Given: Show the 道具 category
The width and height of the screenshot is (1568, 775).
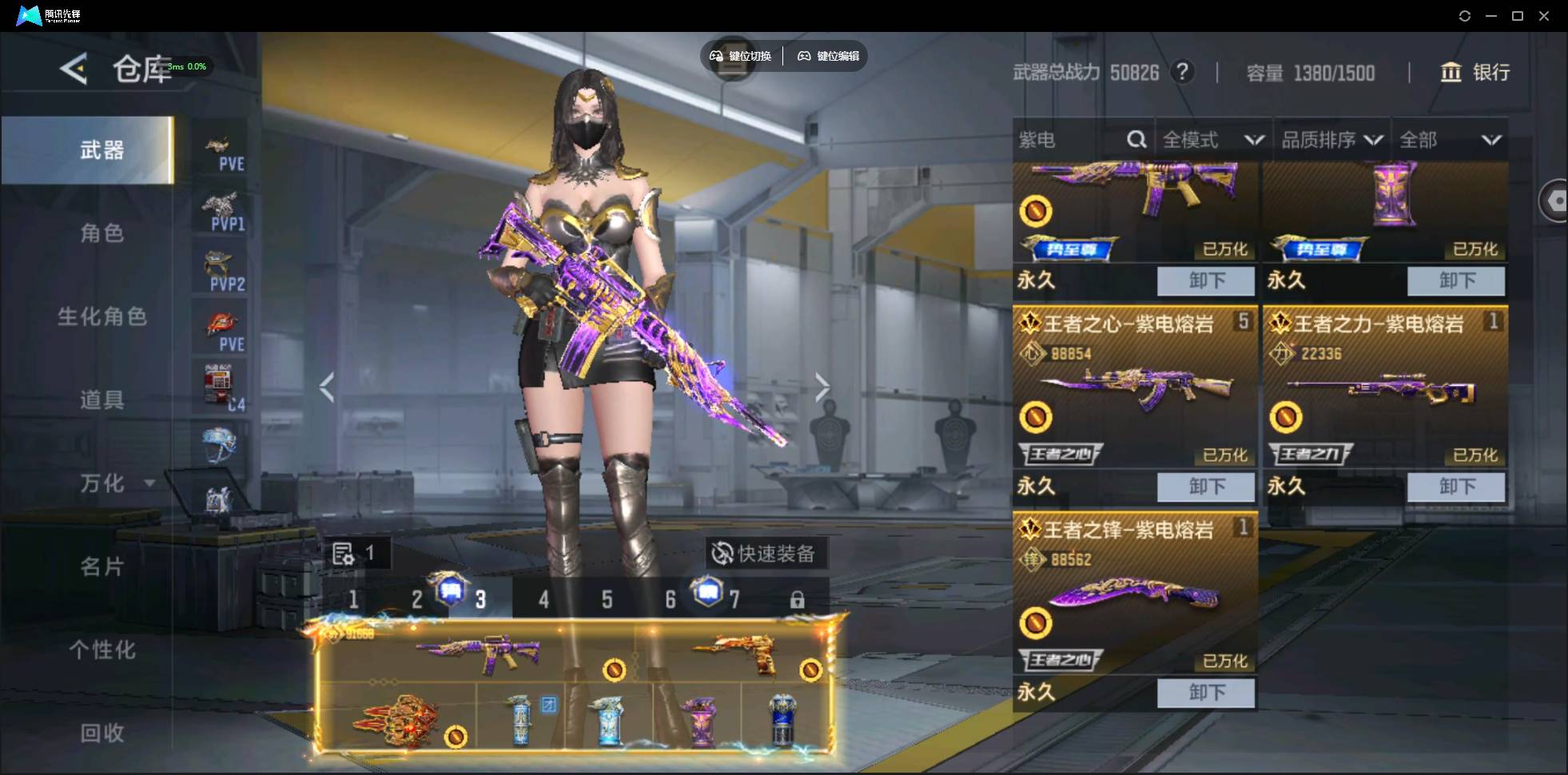Looking at the screenshot, I should tap(101, 399).
